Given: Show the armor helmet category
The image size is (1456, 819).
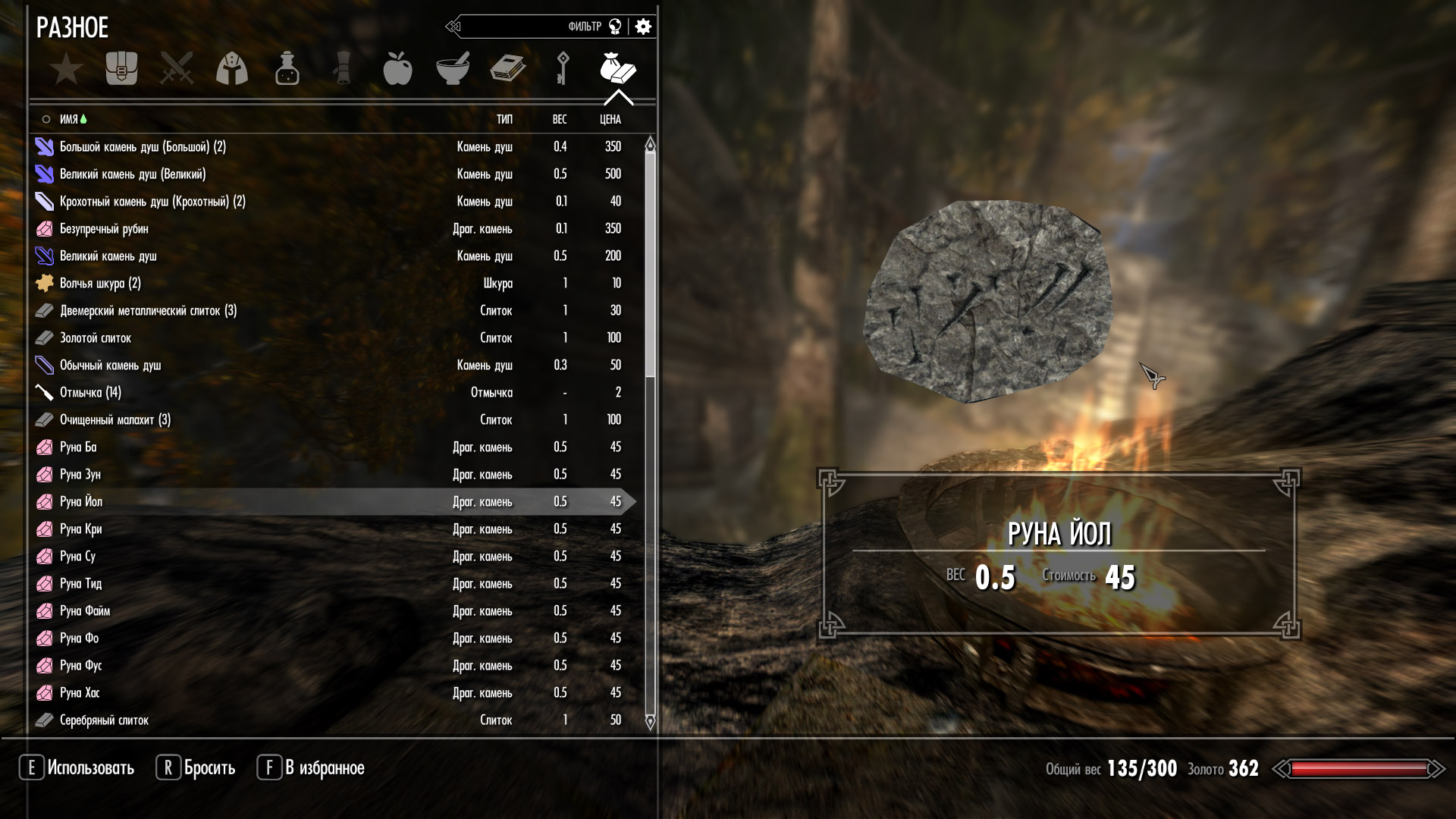Looking at the screenshot, I should (232, 69).
